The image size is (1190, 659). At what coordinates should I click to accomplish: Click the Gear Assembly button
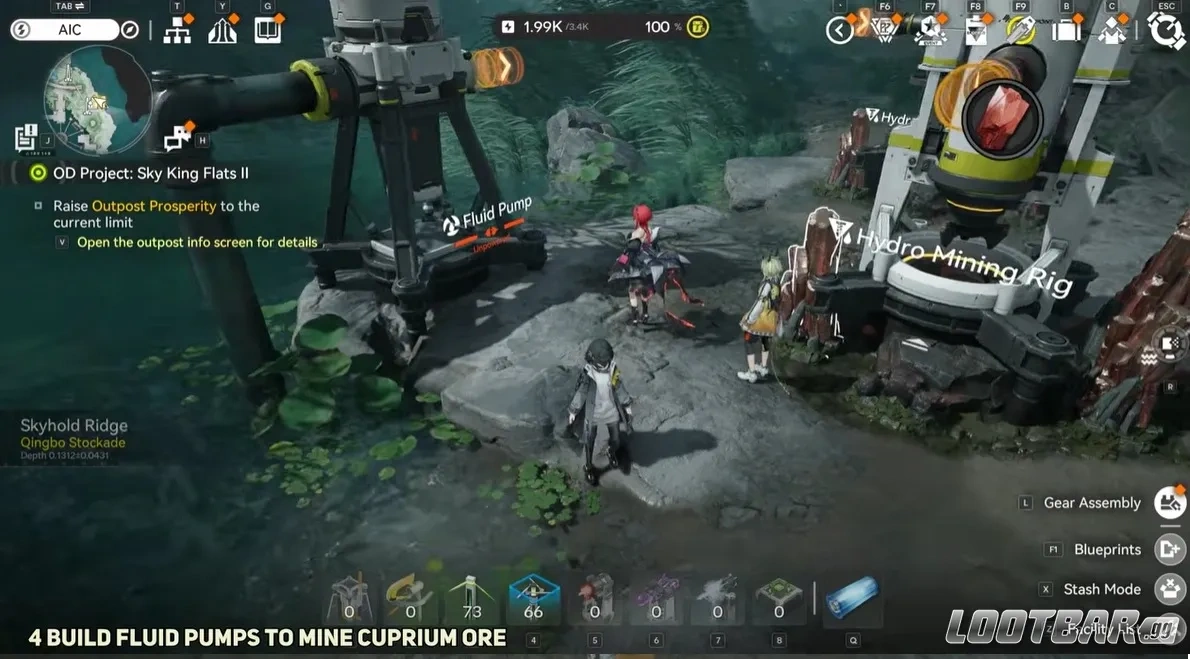point(1170,503)
